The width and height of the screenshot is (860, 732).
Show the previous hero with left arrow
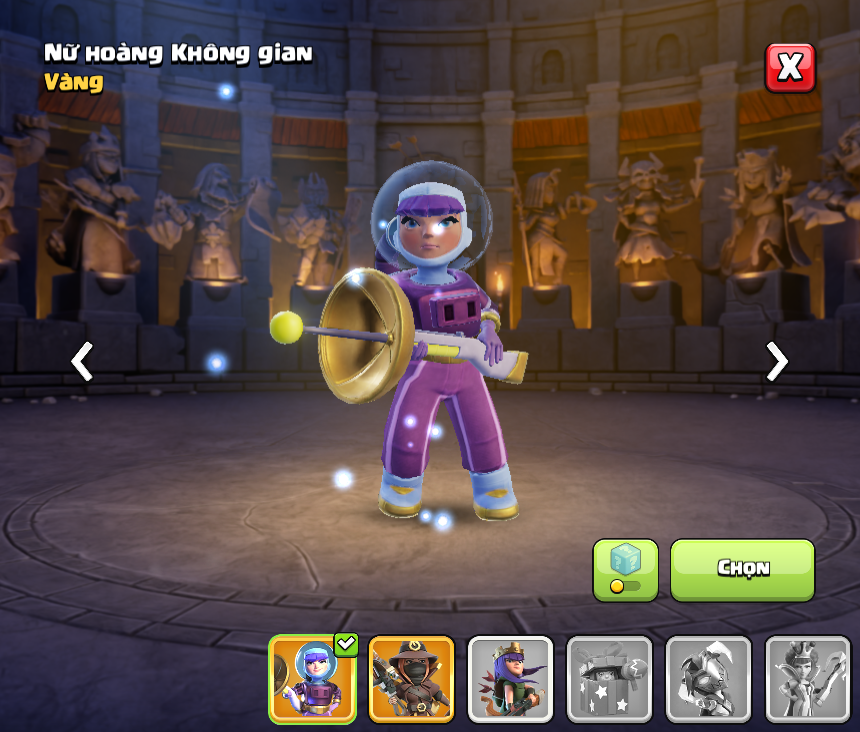pos(83,361)
